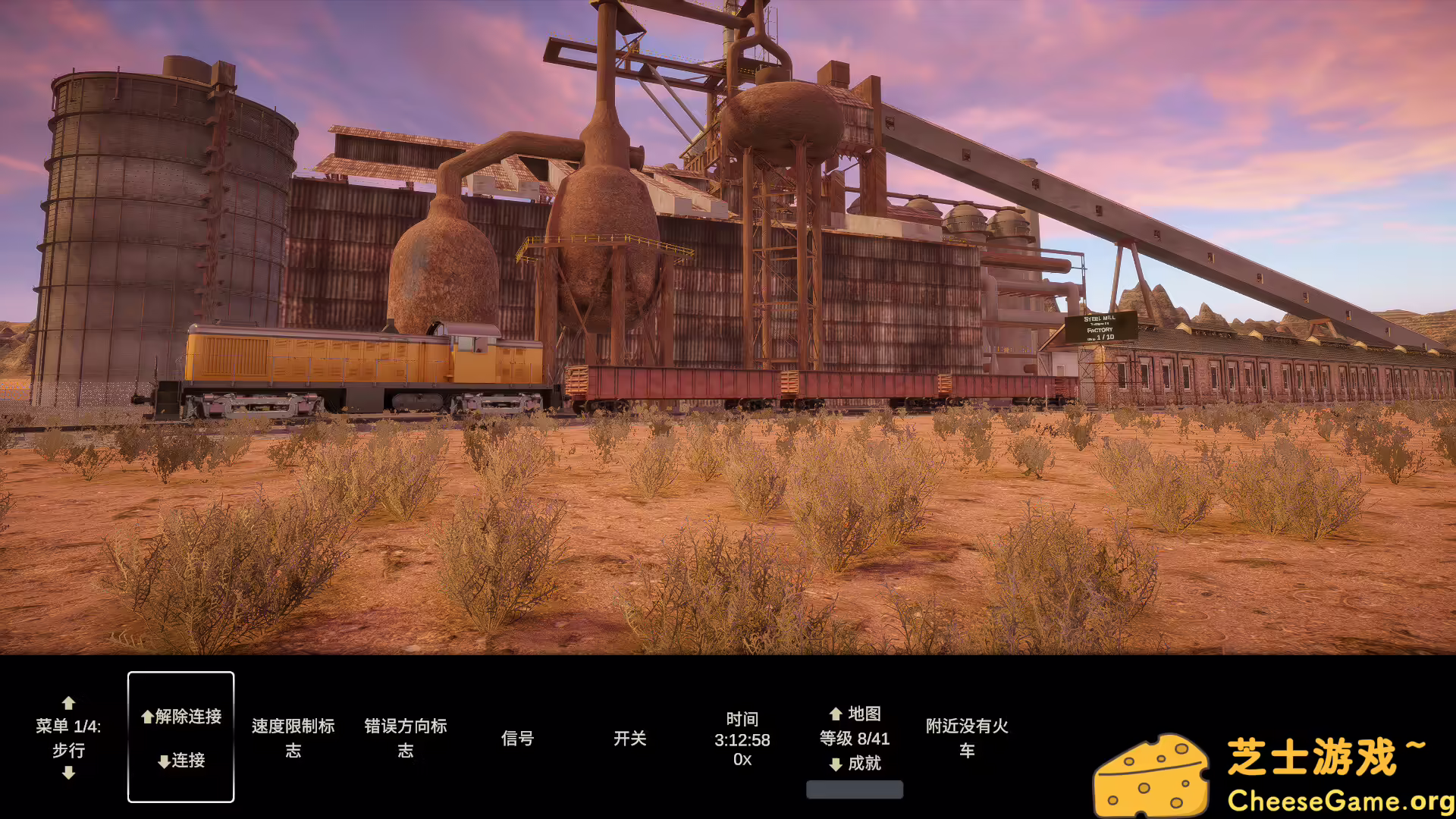This screenshot has height=819, width=1456.
Task: Click the 附近没有火车 nearby trains indicator
Action: (968, 738)
